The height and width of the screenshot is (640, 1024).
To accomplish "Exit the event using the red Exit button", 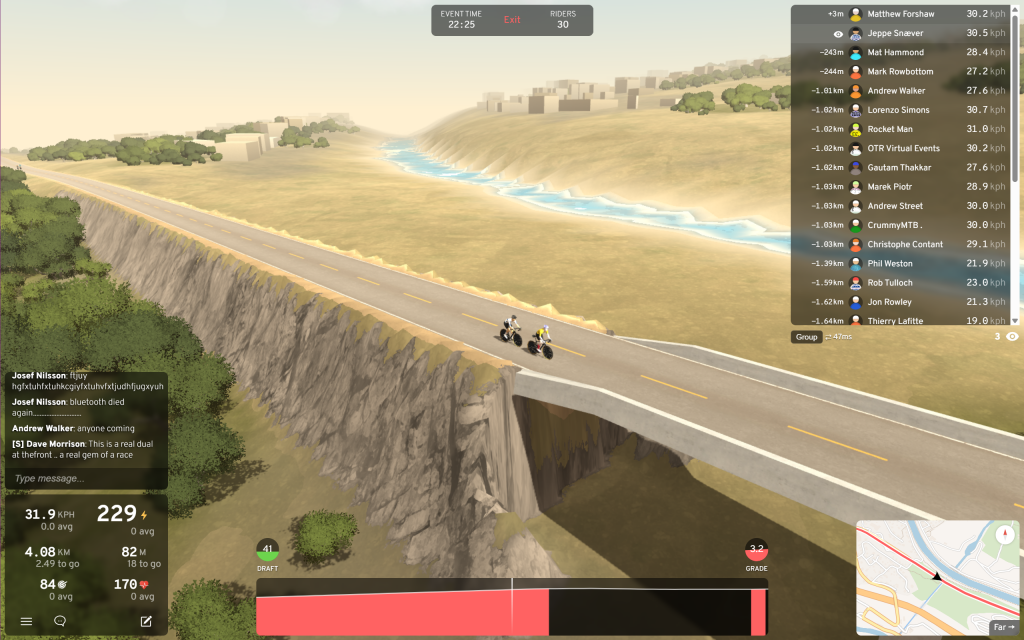I will 512,20.
